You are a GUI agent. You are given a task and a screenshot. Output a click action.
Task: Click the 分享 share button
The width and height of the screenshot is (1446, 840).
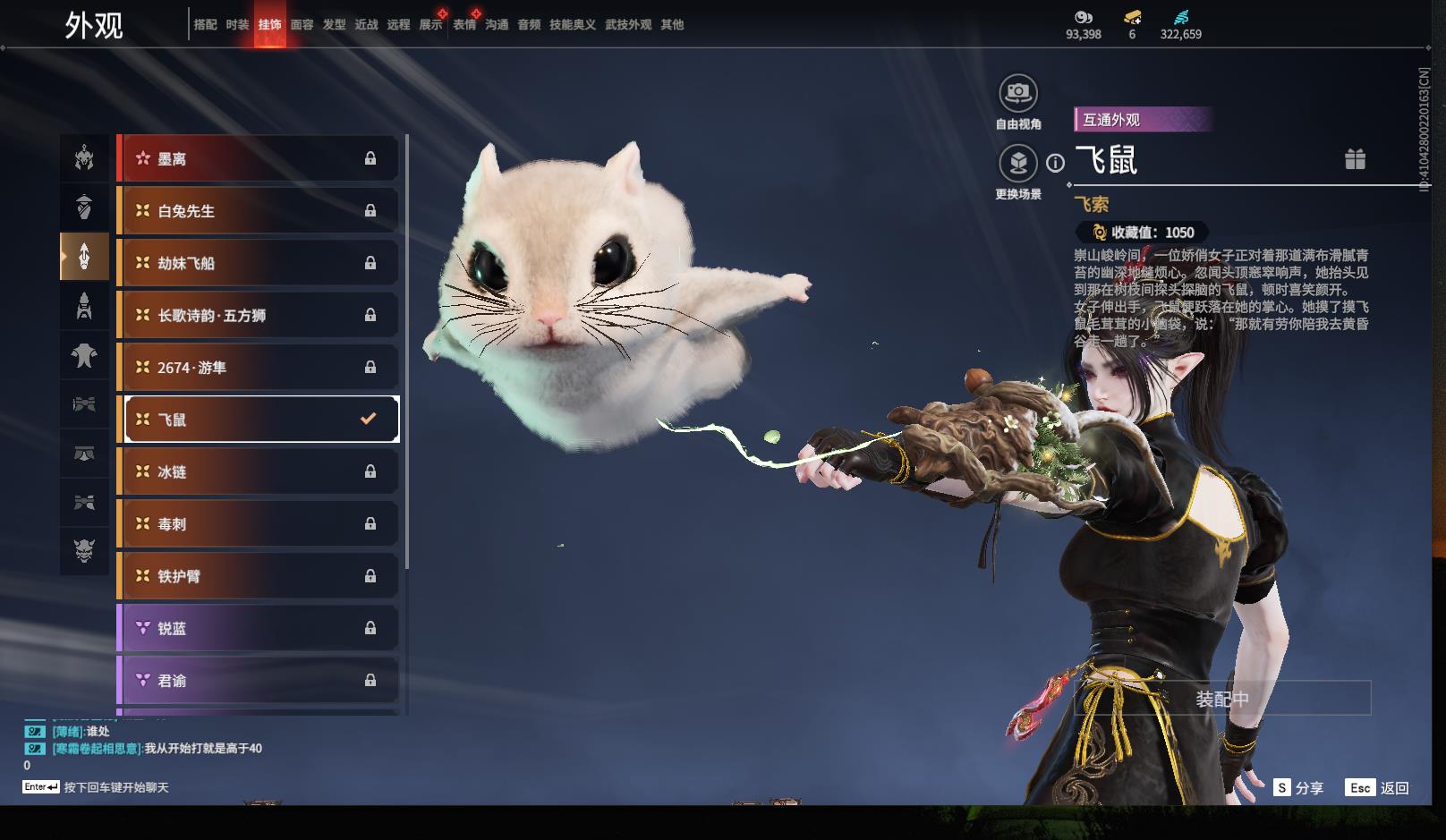(x=1299, y=788)
